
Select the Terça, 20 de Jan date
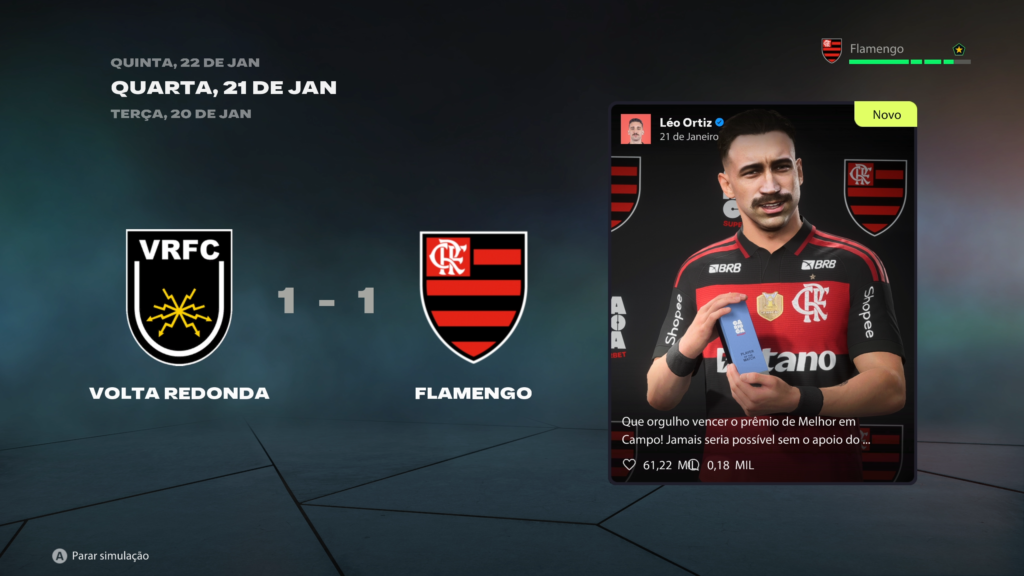tap(180, 114)
